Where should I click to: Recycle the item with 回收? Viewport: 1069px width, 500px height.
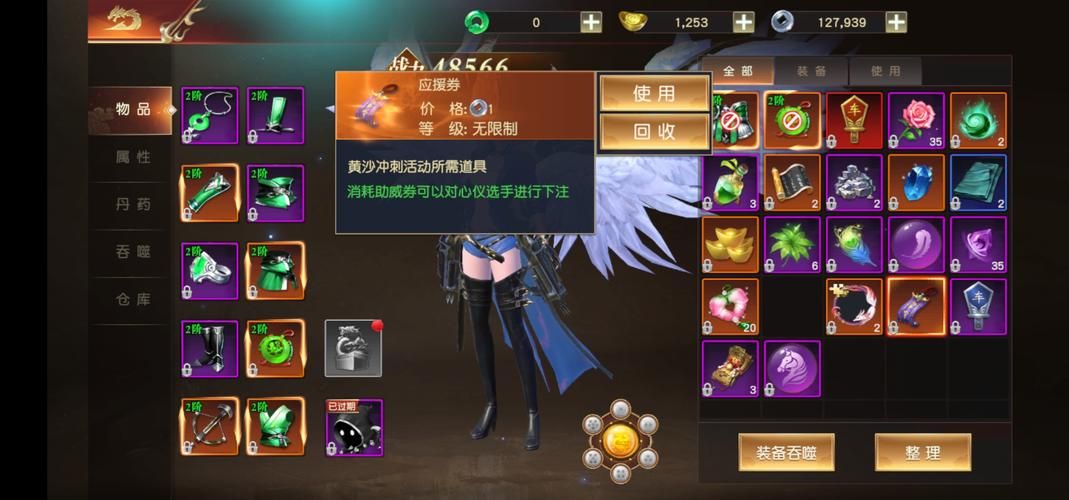pos(654,131)
